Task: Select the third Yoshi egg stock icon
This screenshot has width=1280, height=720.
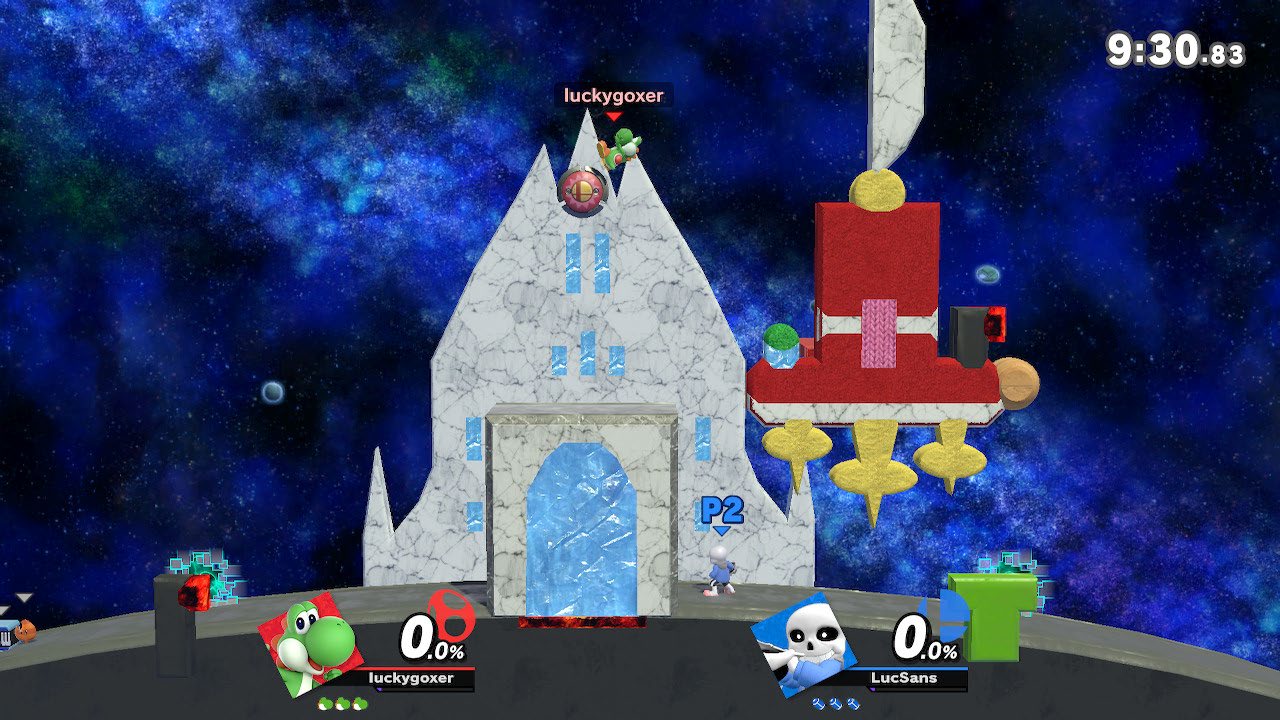Action: pos(360,703)
